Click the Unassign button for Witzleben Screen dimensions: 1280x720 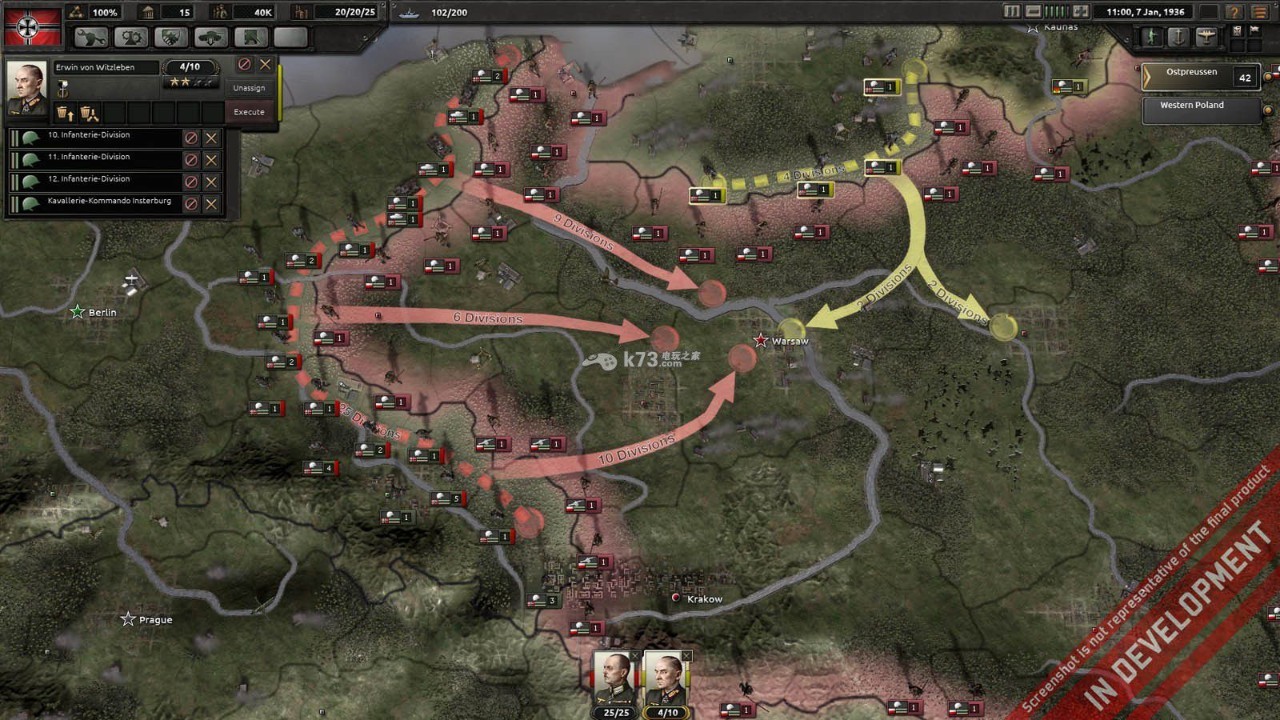[x=249, y=88]
